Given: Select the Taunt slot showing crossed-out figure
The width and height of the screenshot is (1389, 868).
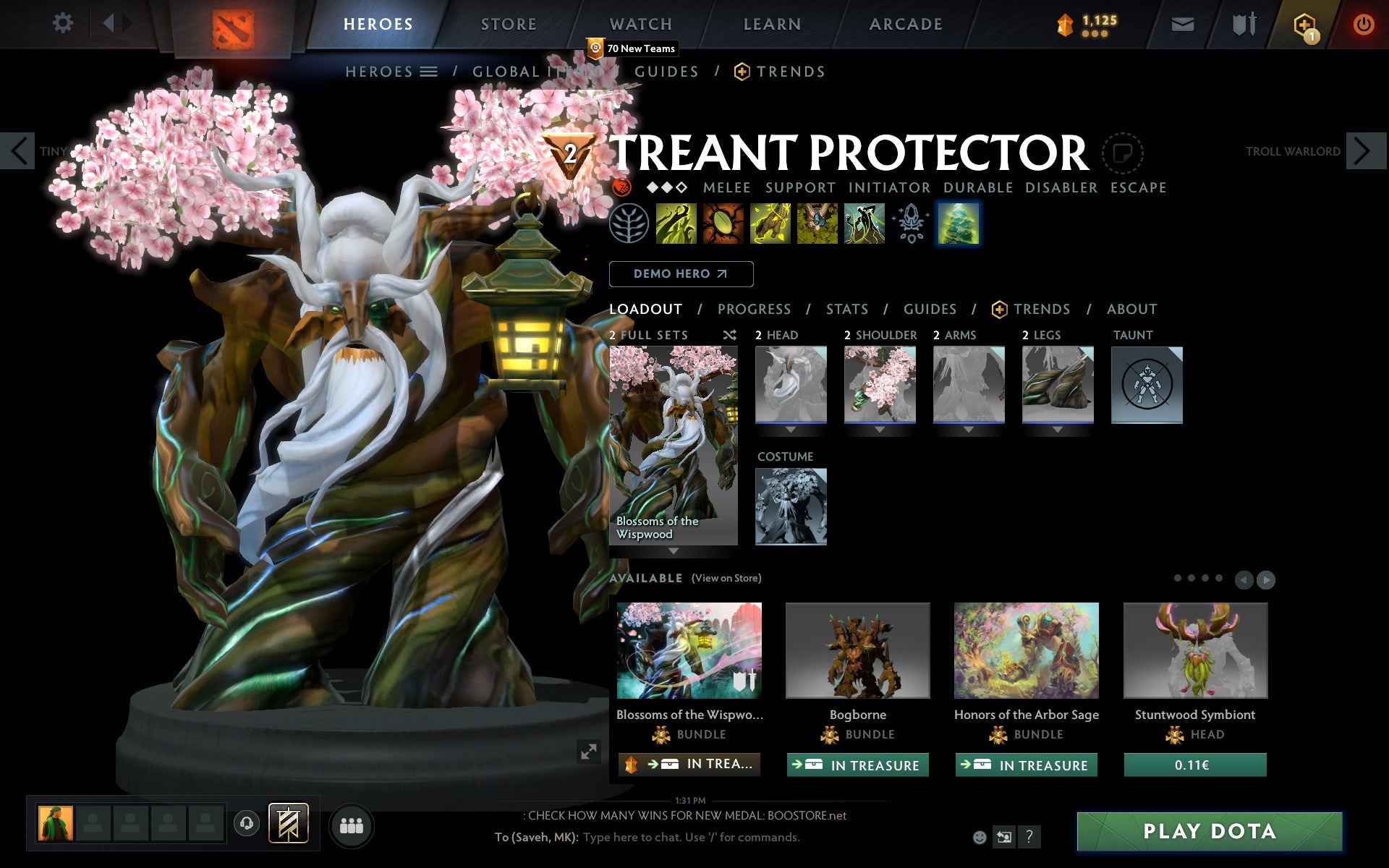Looking at the screenshot, I should coord(1147,386).
